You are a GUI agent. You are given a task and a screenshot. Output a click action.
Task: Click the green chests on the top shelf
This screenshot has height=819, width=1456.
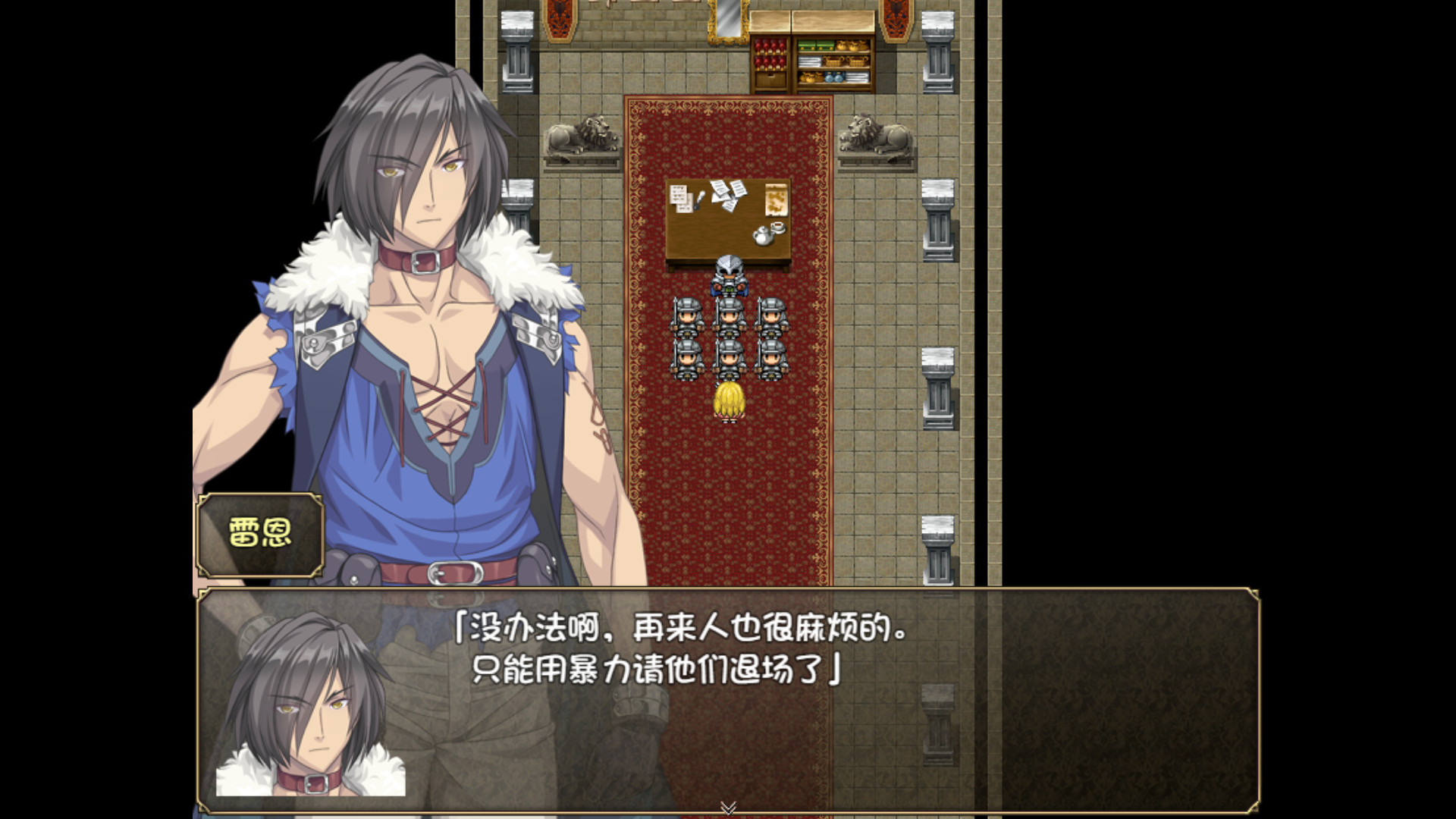pos(816,47)
